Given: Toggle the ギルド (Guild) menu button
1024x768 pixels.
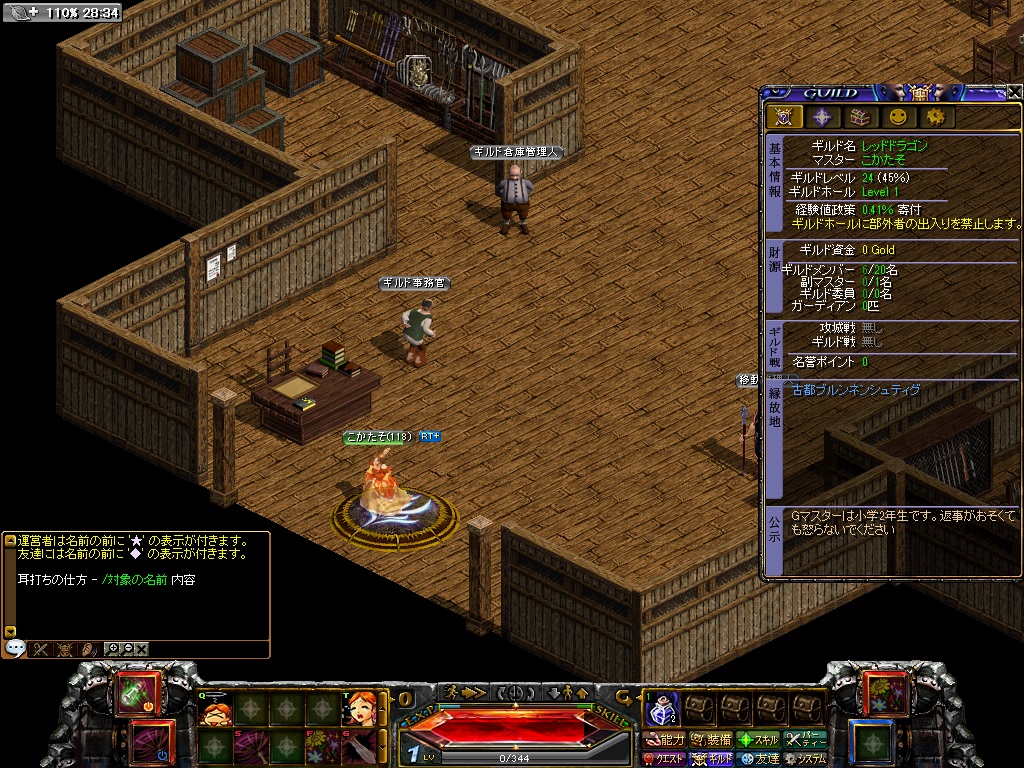Looking at the screenshot, I should pos(711,759).
